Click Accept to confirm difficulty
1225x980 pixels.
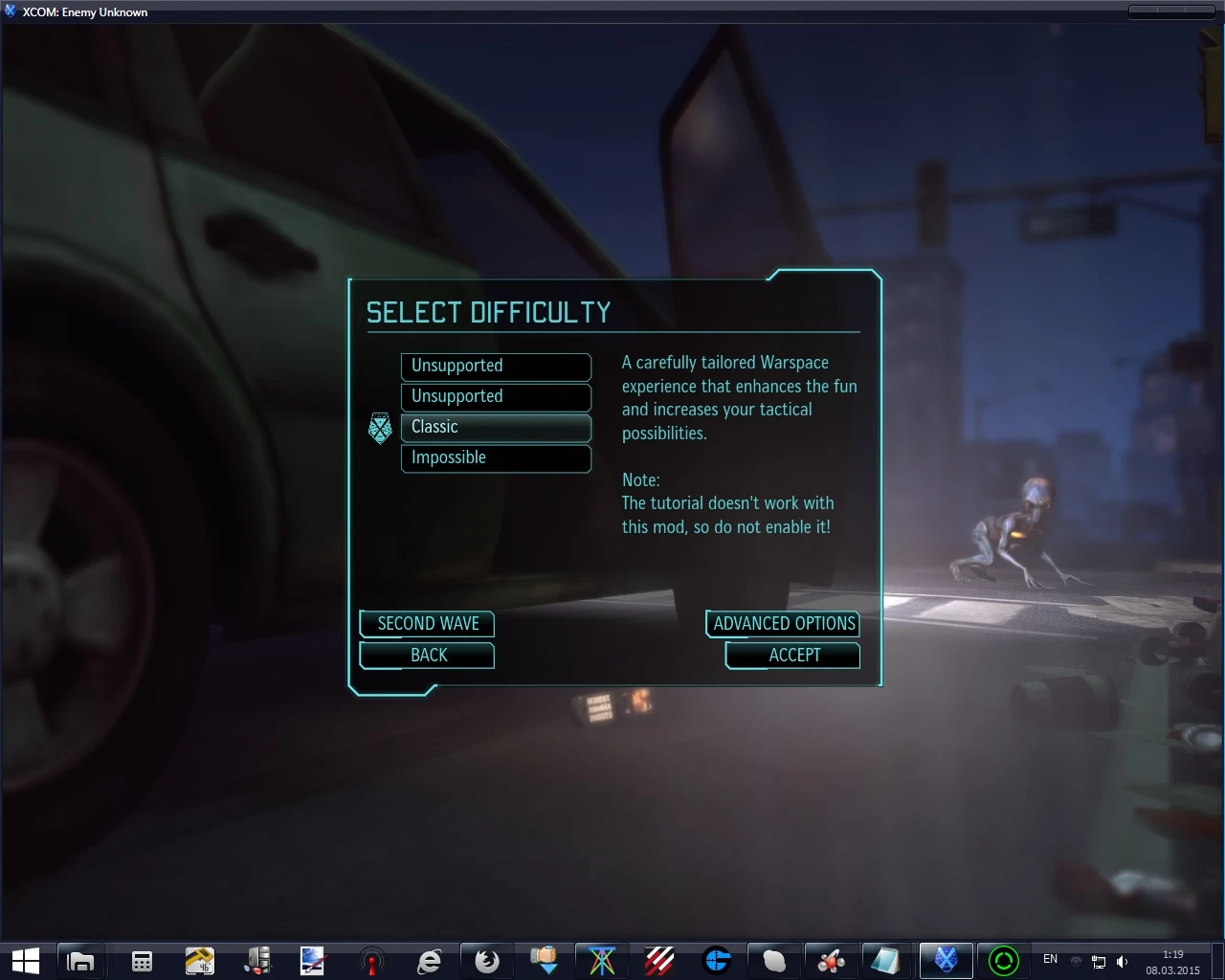tap(791, 655)
